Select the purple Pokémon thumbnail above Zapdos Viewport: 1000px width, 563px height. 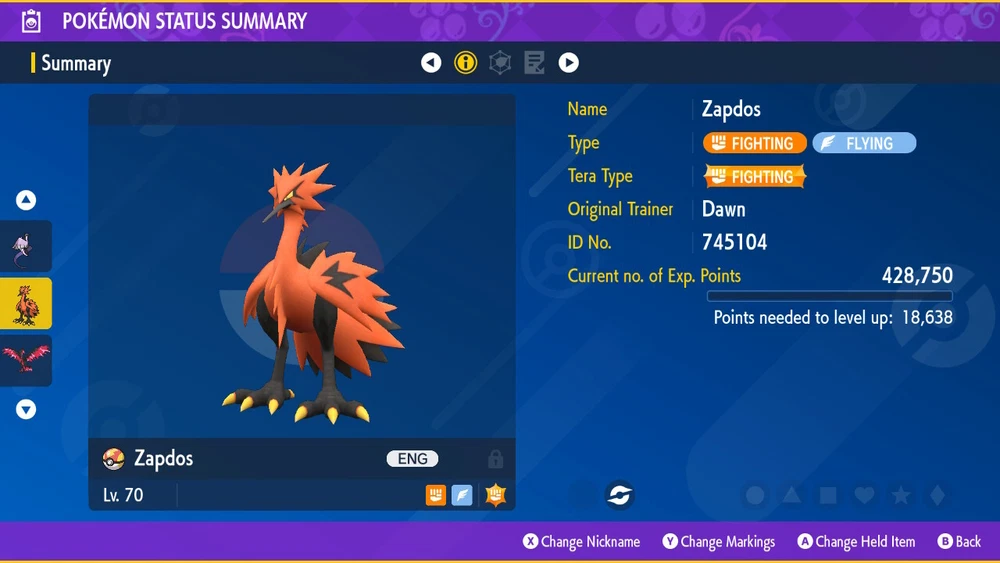pyautogui.click(x=26, y=246)
